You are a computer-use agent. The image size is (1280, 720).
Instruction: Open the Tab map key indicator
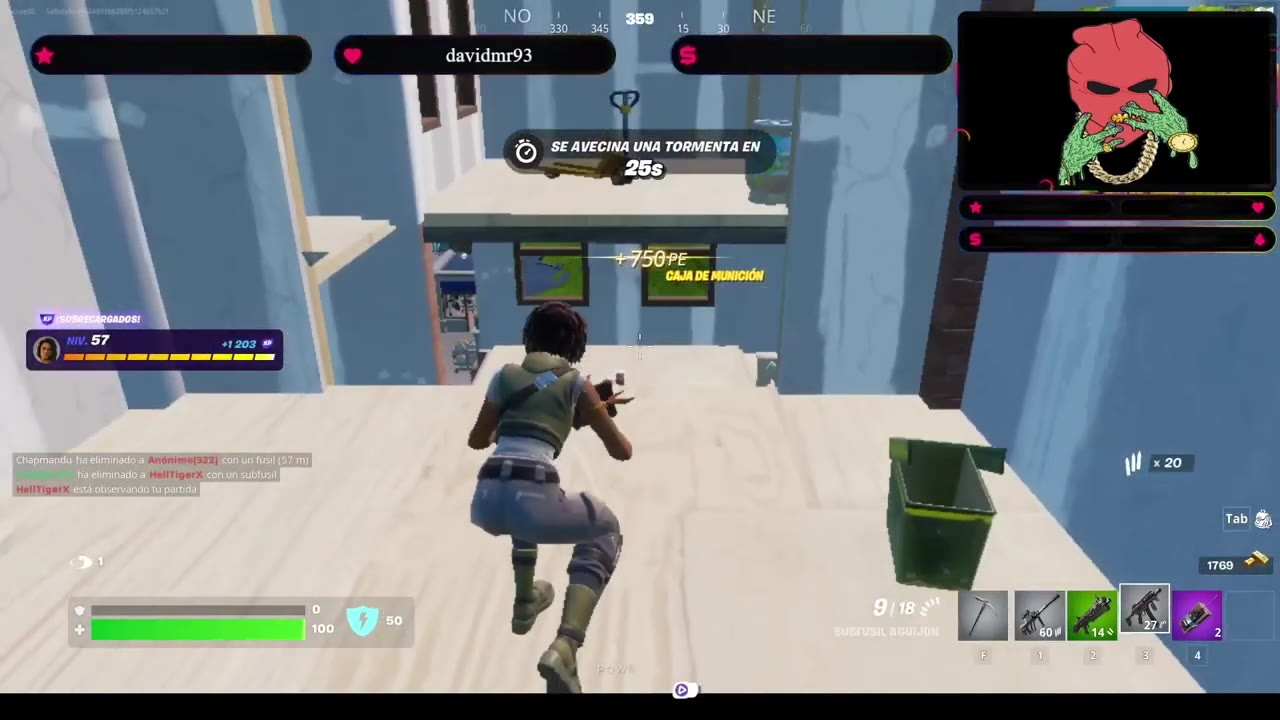[1236, 518]
